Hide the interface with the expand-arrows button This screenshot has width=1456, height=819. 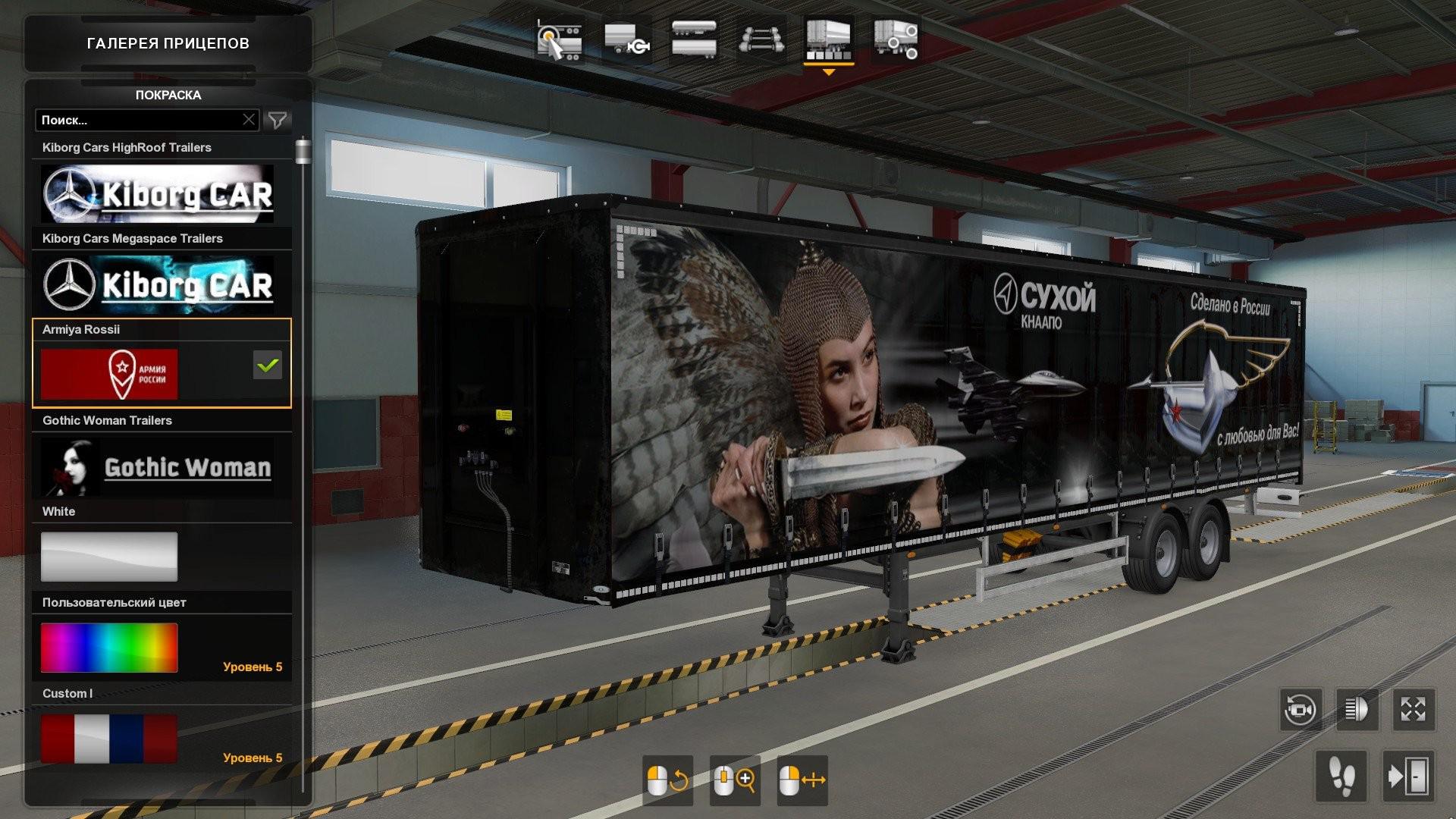pyautogui.click(x=1413, y=710)
